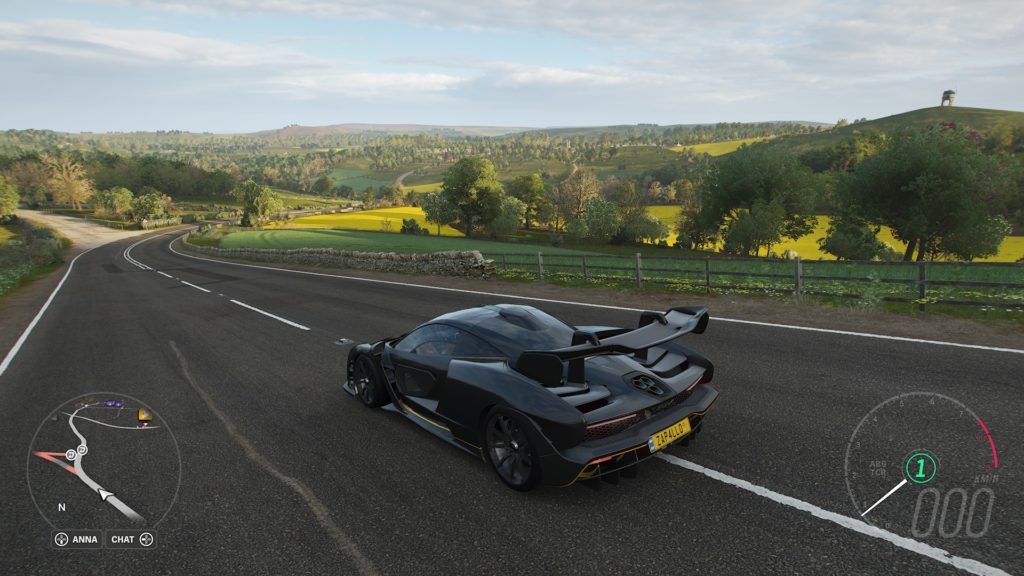Select the yellow marker on the minimap
The height and width of the screenshot is (576, 1024).
tap(145, 414)
